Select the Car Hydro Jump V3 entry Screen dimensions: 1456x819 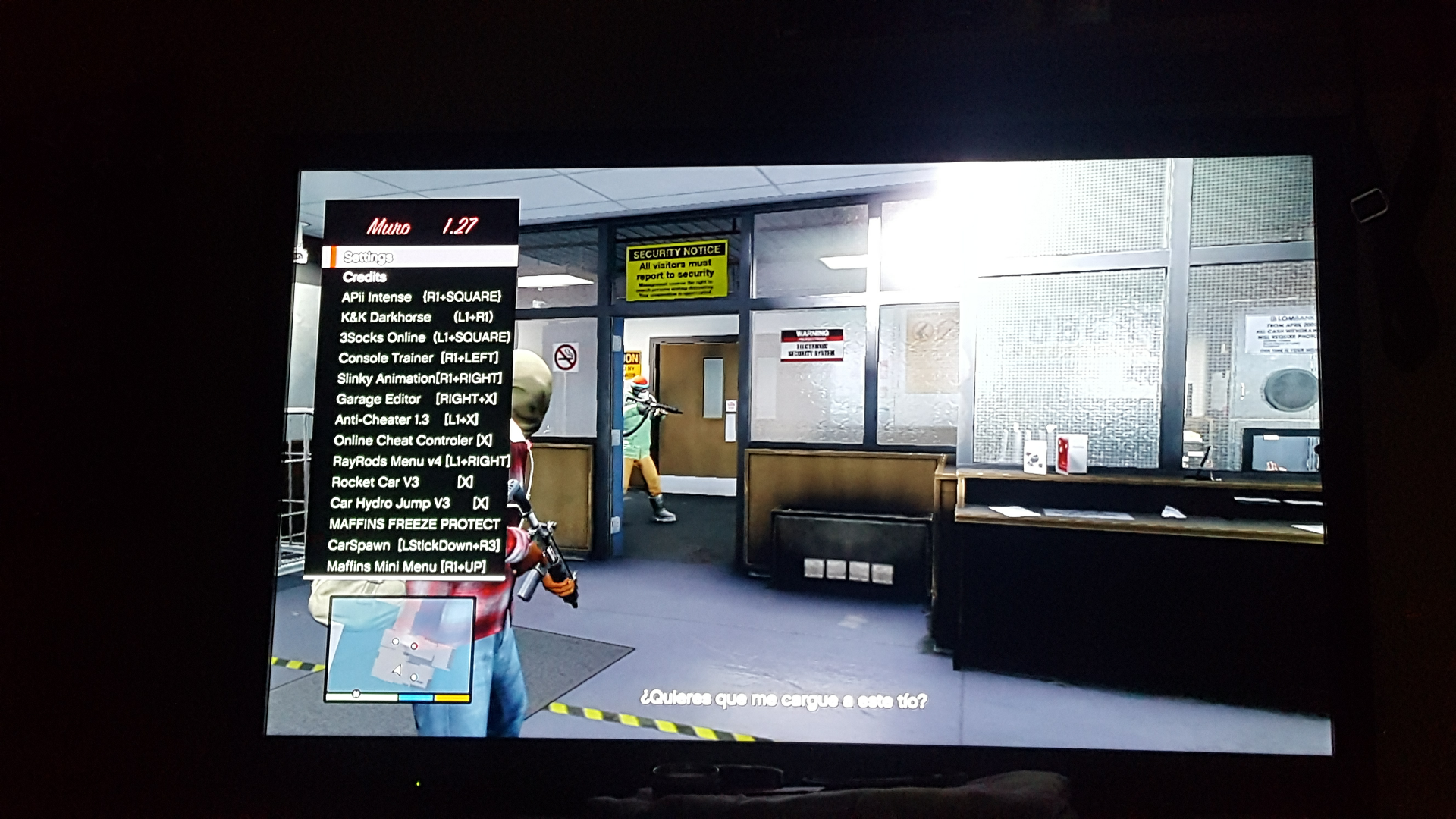coord(409,504)
